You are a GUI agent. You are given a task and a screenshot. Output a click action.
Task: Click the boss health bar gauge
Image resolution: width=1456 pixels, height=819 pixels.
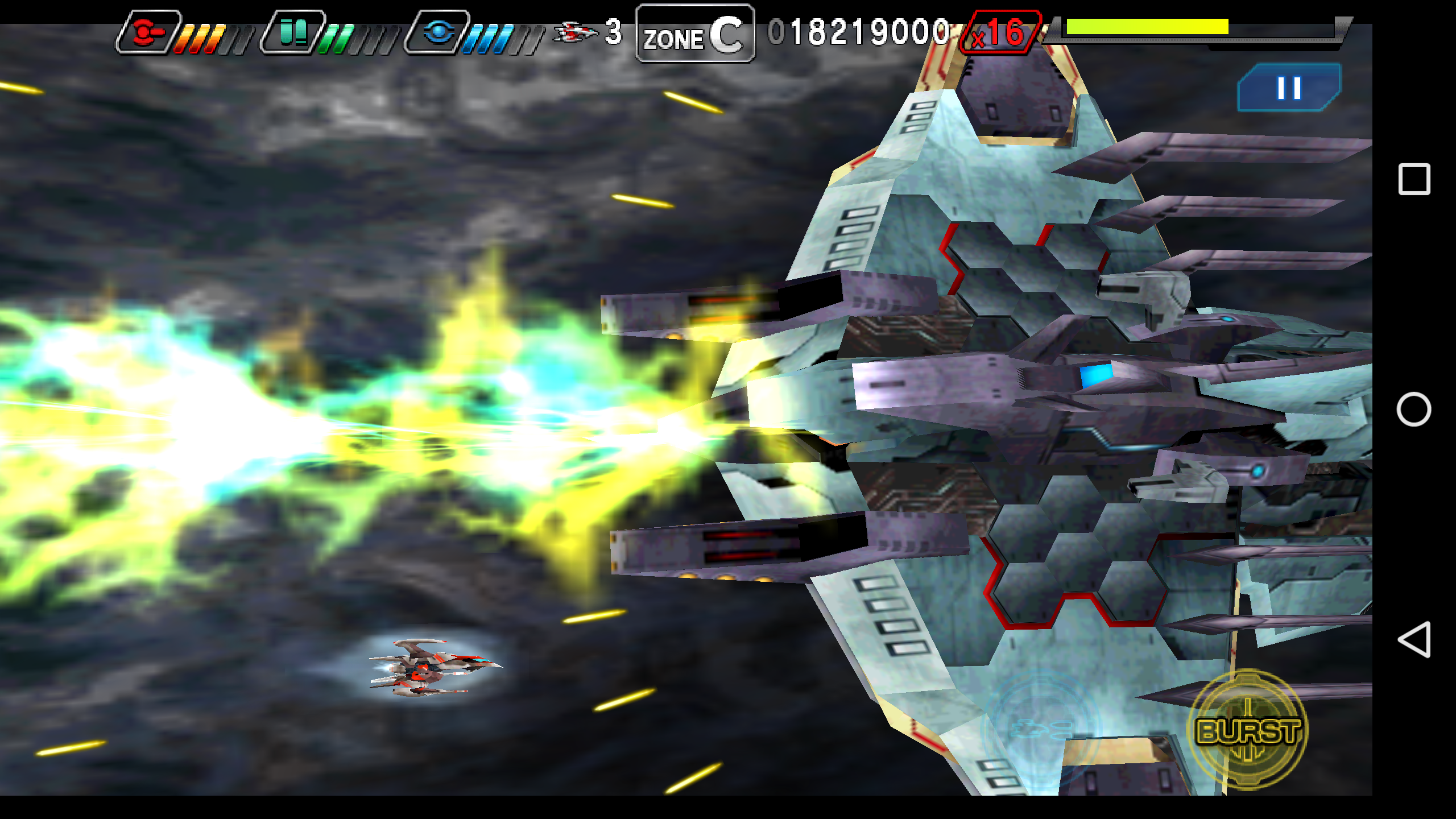(1177, 27)
